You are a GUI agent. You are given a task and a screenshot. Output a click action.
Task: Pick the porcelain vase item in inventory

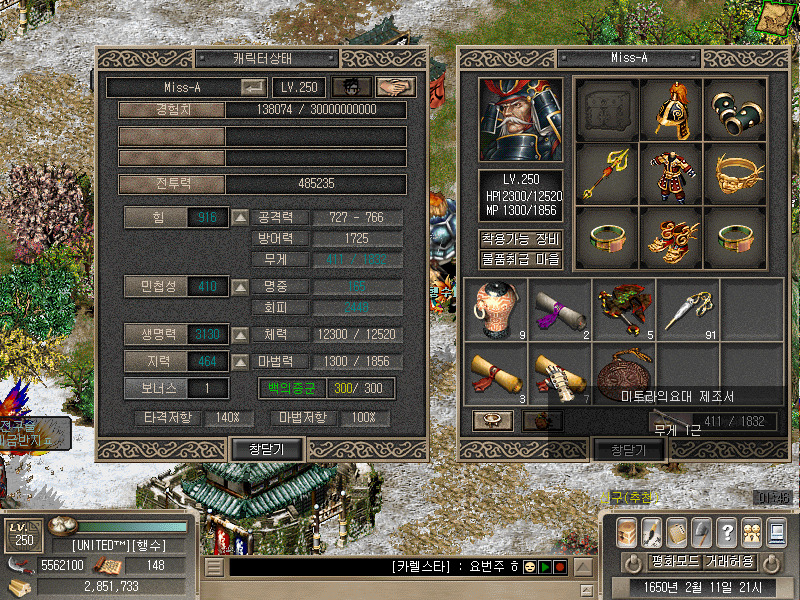[x=496, y=308]
